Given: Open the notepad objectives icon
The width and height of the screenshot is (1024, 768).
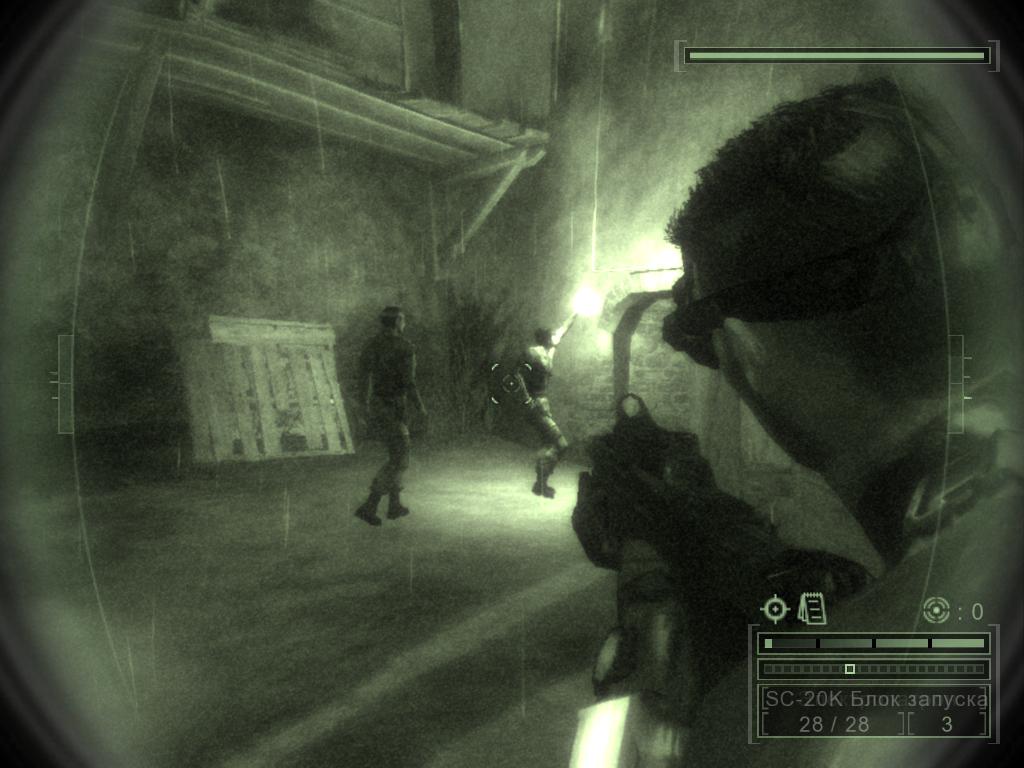Looking at the screenshot, I should point(812,609).
